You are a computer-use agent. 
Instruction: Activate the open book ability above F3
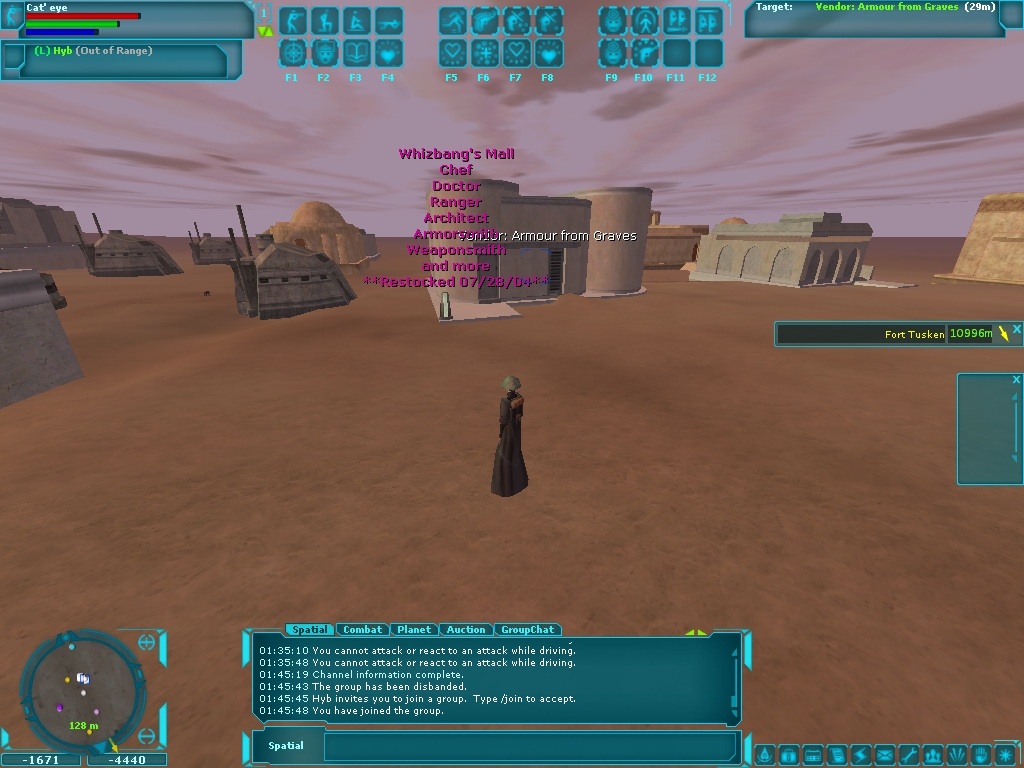[356, 53]
